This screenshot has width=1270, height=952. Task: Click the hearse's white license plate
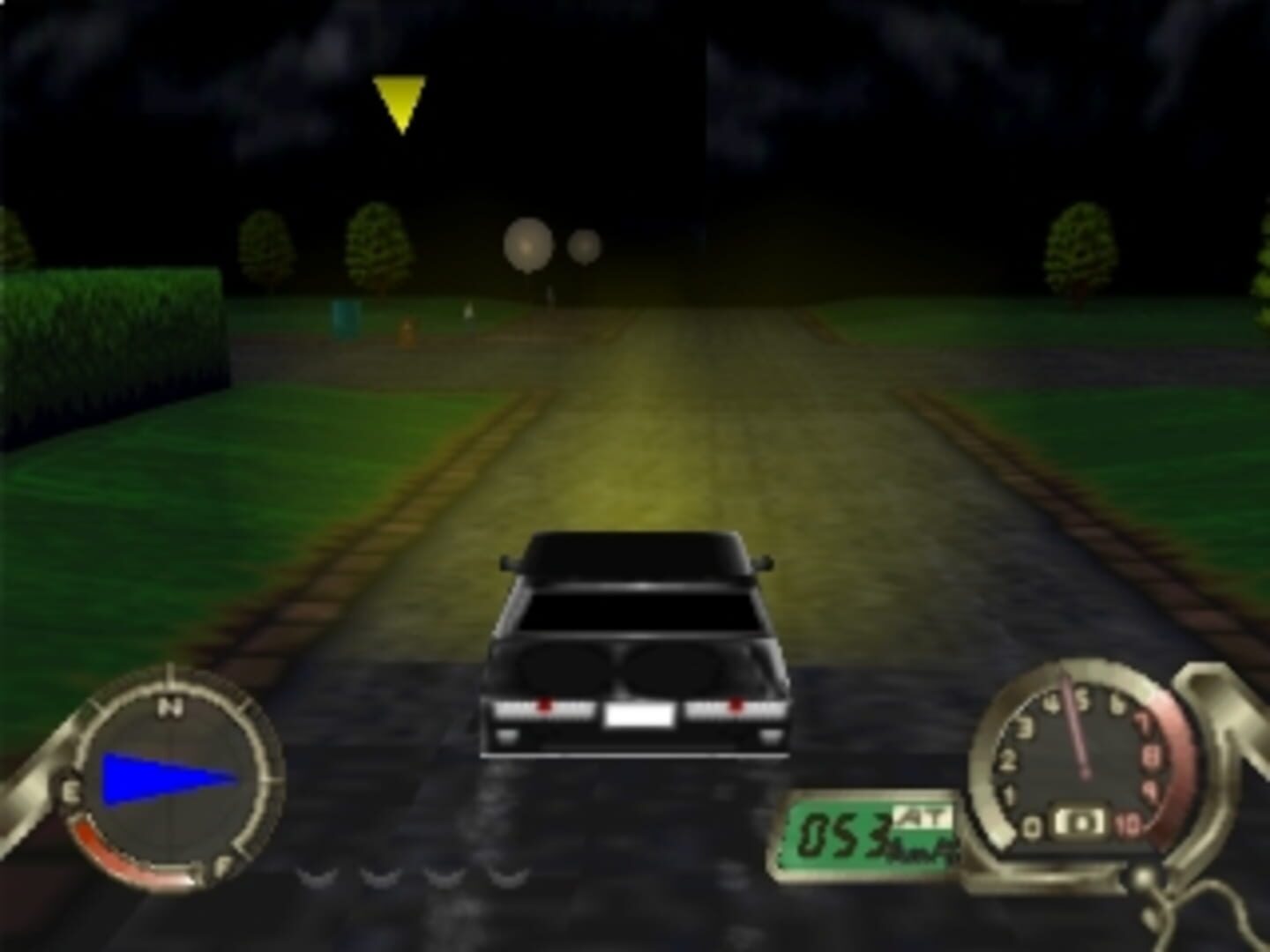[638, 714]
